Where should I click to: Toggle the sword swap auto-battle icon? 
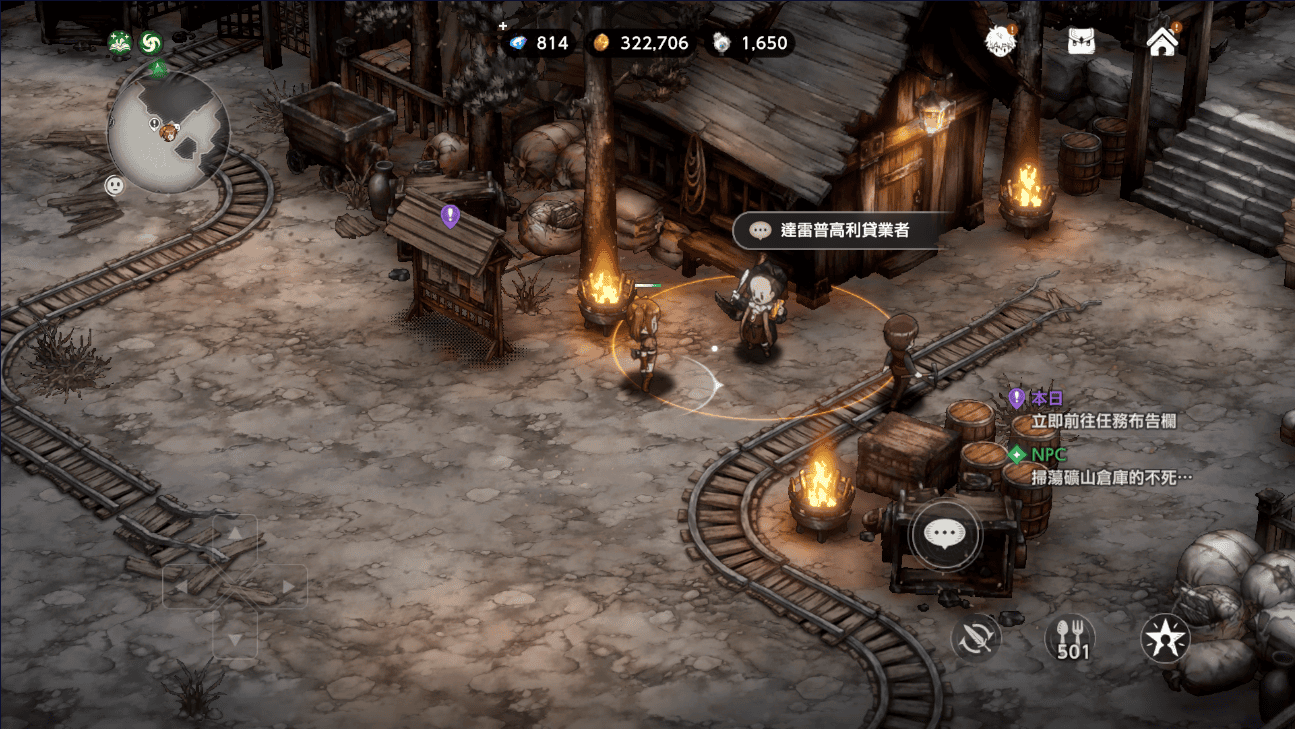point(976,637)
